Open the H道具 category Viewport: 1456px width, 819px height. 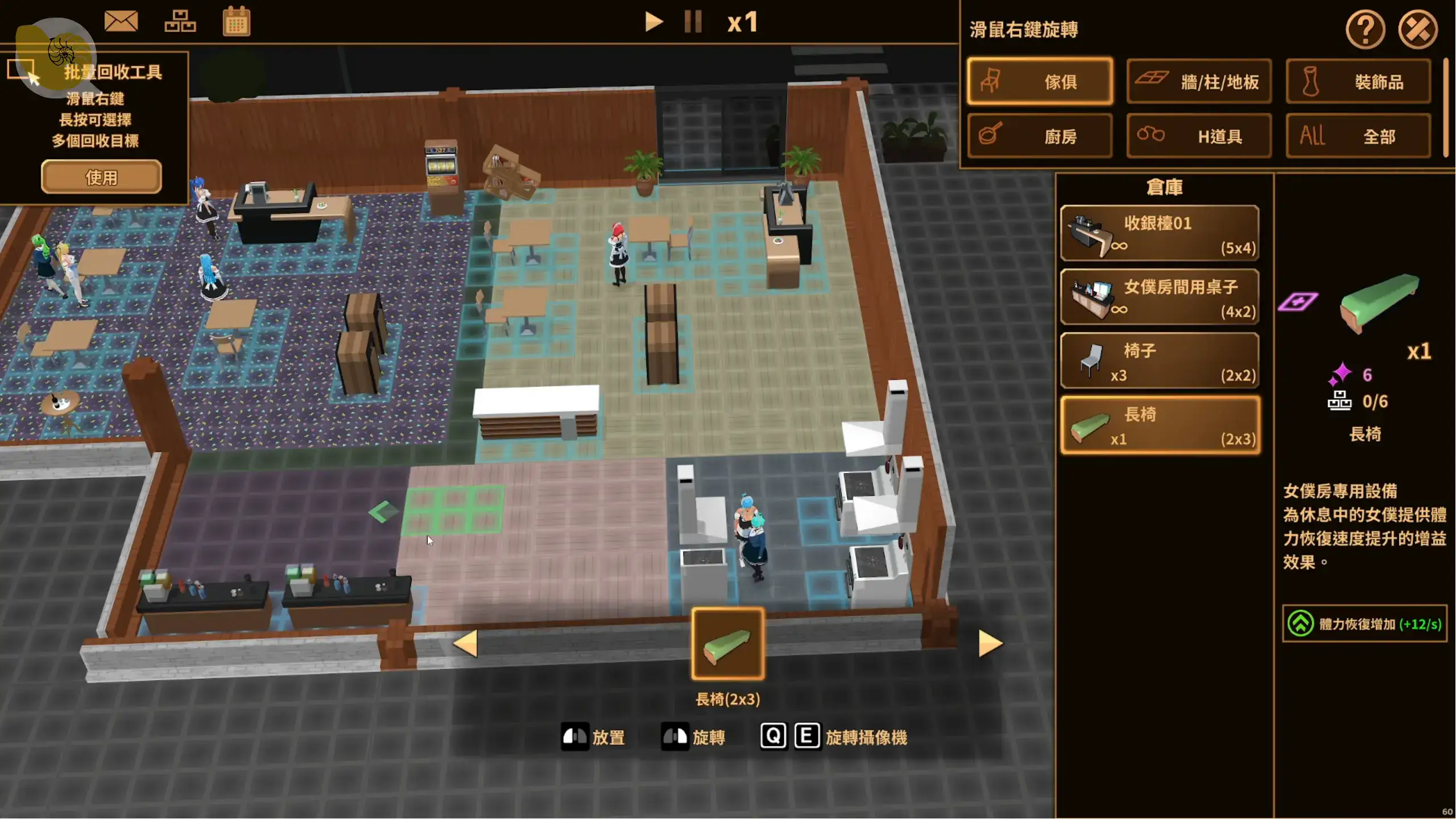tap(1199, 136)
